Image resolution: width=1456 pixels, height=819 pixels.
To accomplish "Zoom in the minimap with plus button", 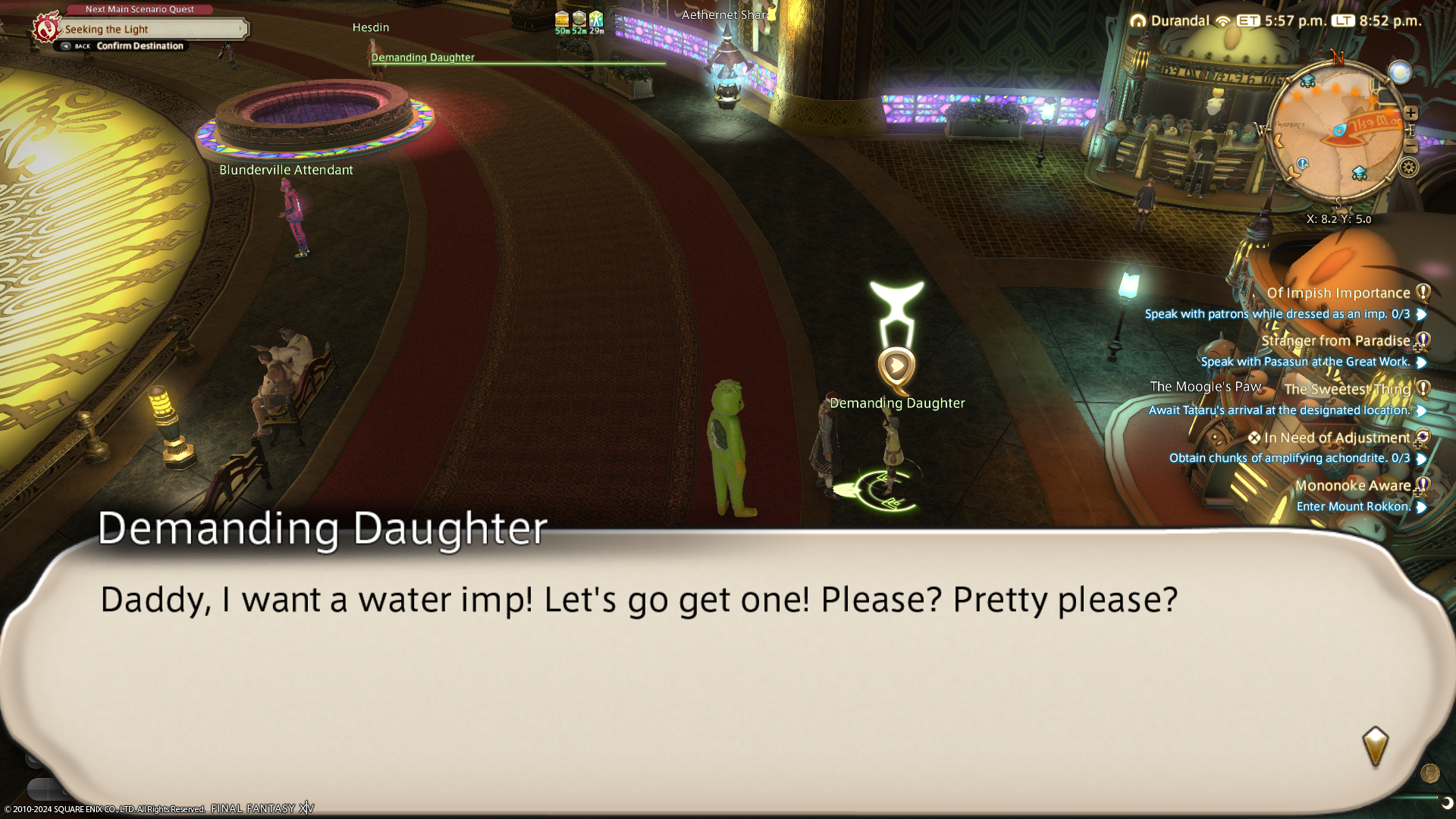I will pyautogui.click(x=1410, y=113).
